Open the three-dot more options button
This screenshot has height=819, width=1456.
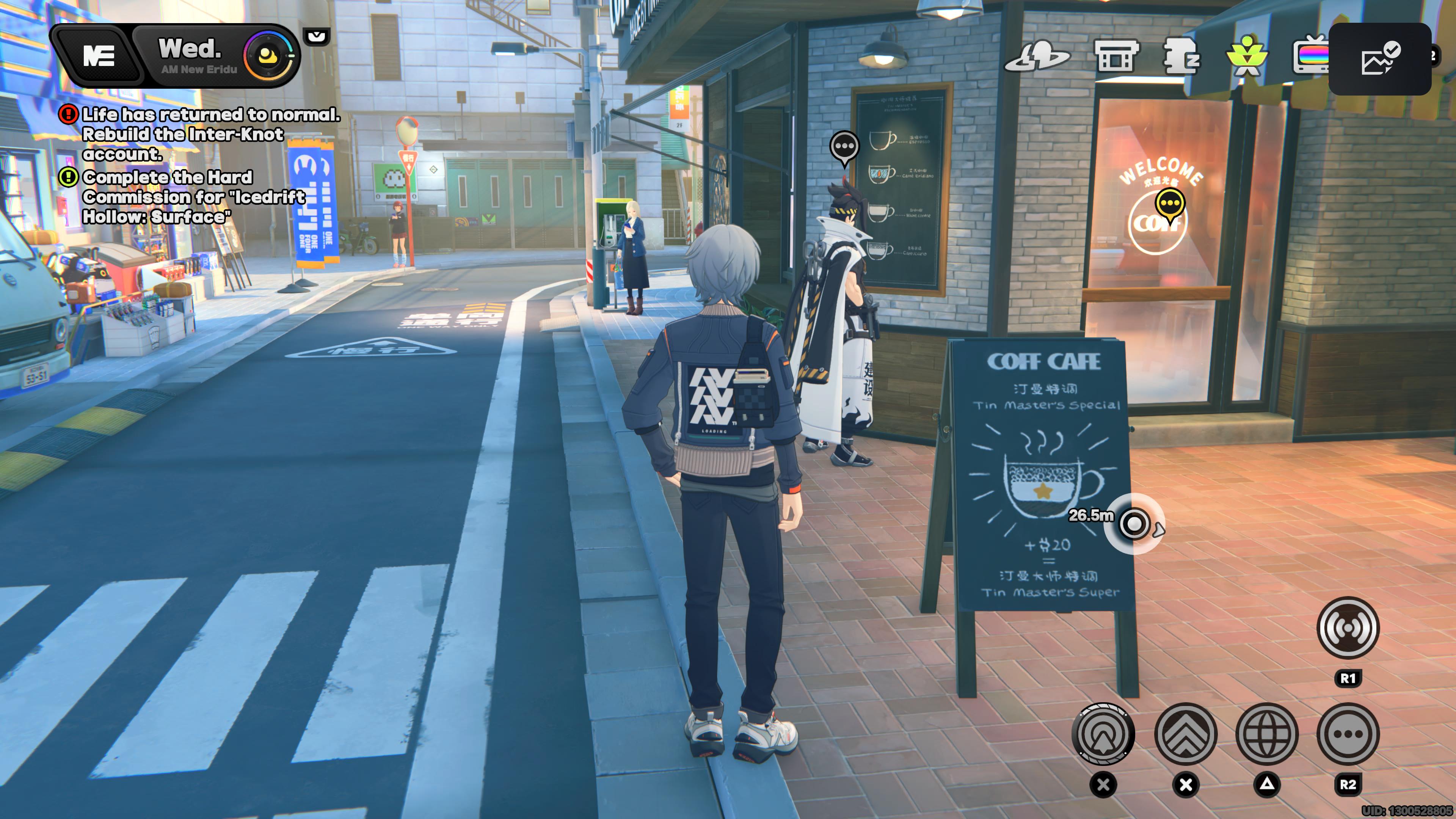coord(1348,734)
